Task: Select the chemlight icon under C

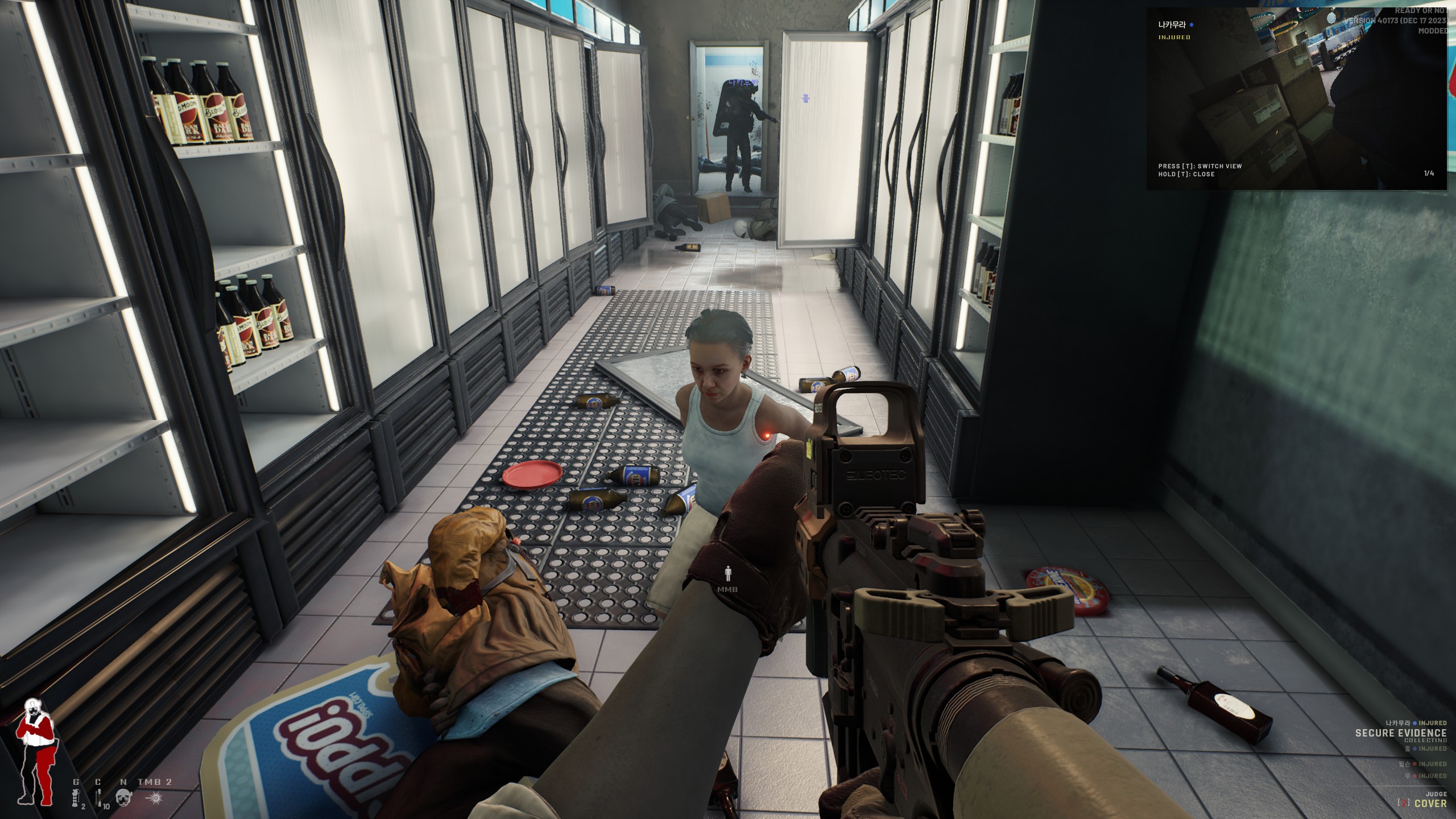Action: [98, 799]
